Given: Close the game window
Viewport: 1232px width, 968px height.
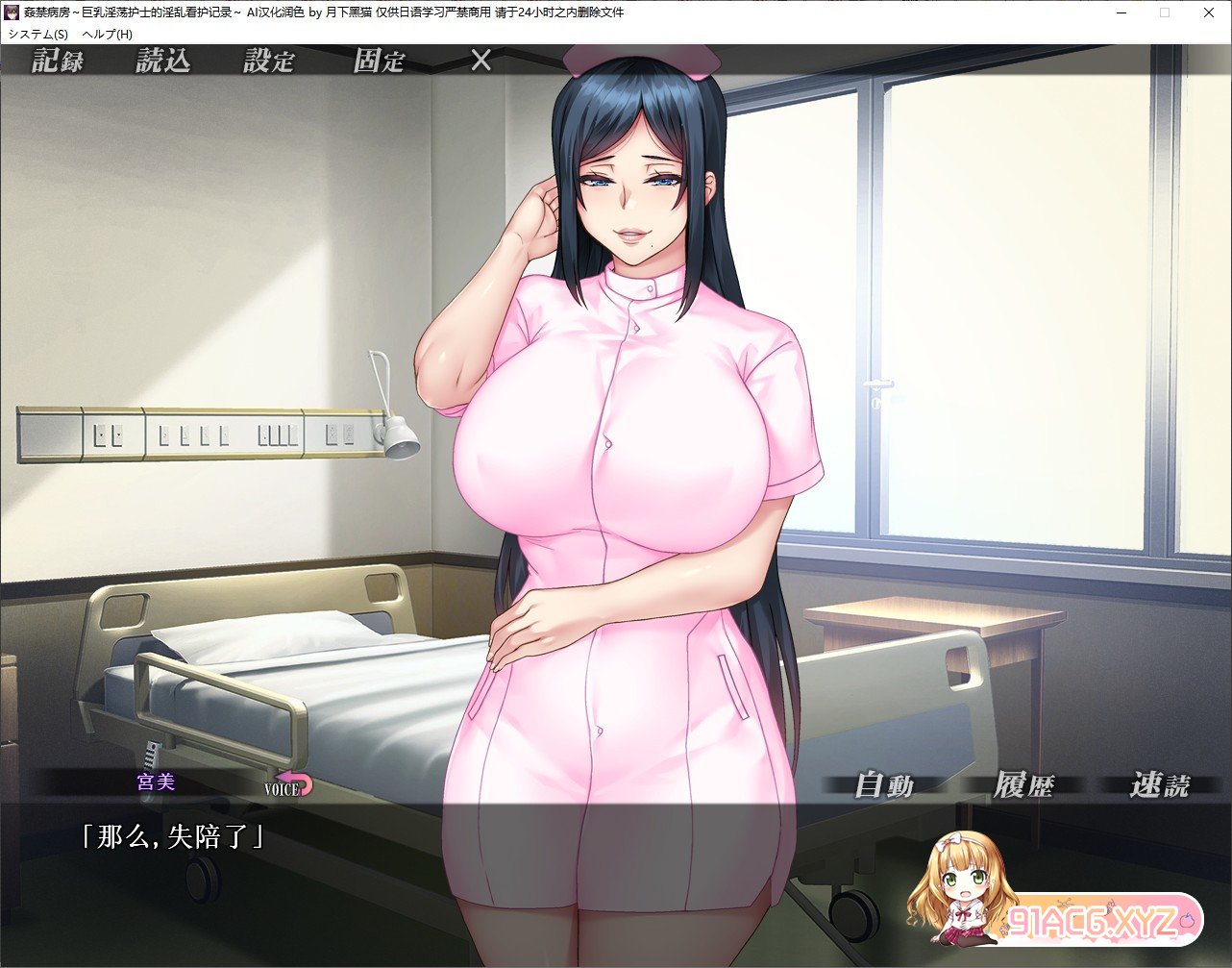Looking at the screenshot, I should pos(1208,12).
